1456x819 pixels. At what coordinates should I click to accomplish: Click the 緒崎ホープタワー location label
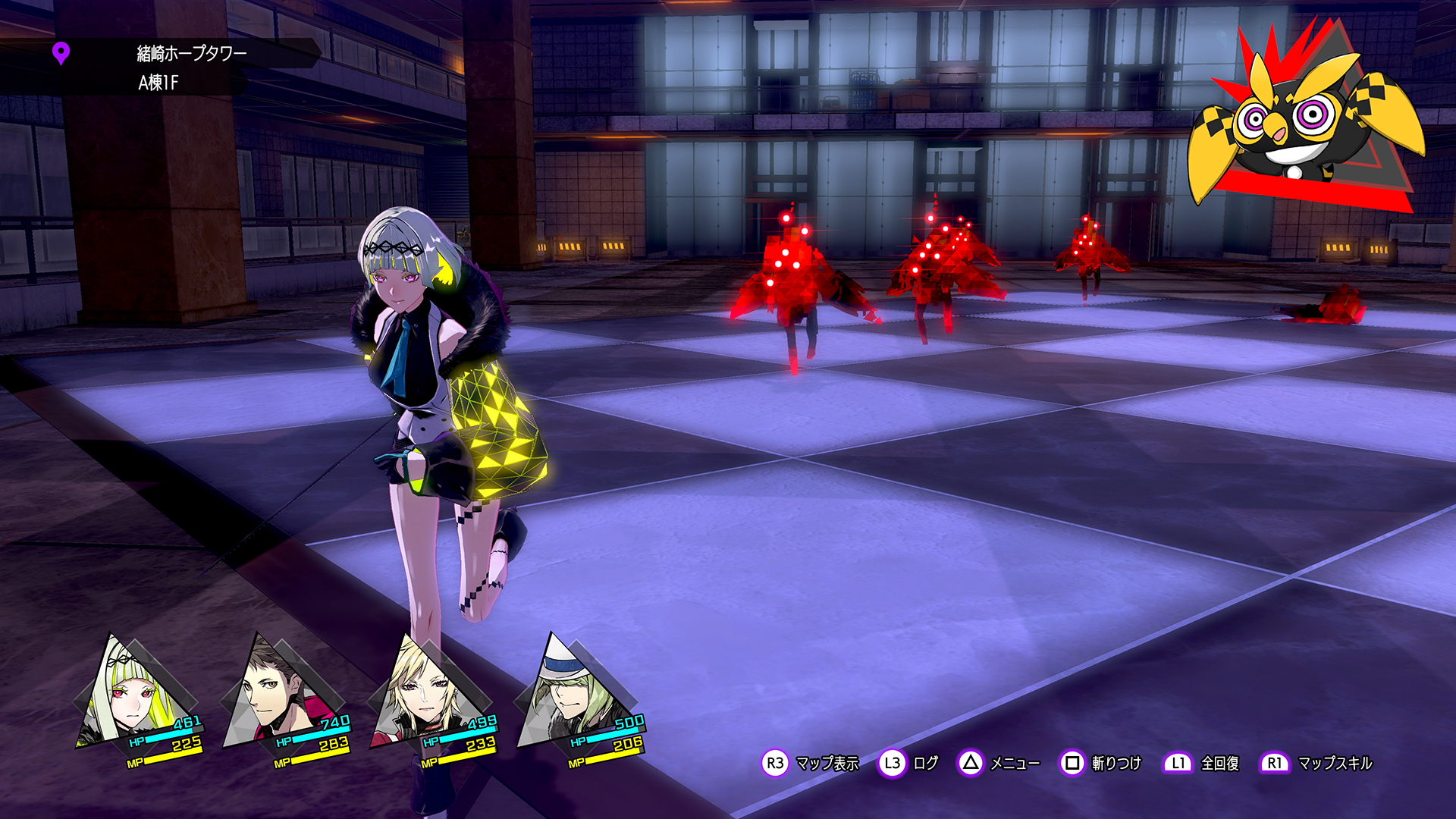point(191,53)
